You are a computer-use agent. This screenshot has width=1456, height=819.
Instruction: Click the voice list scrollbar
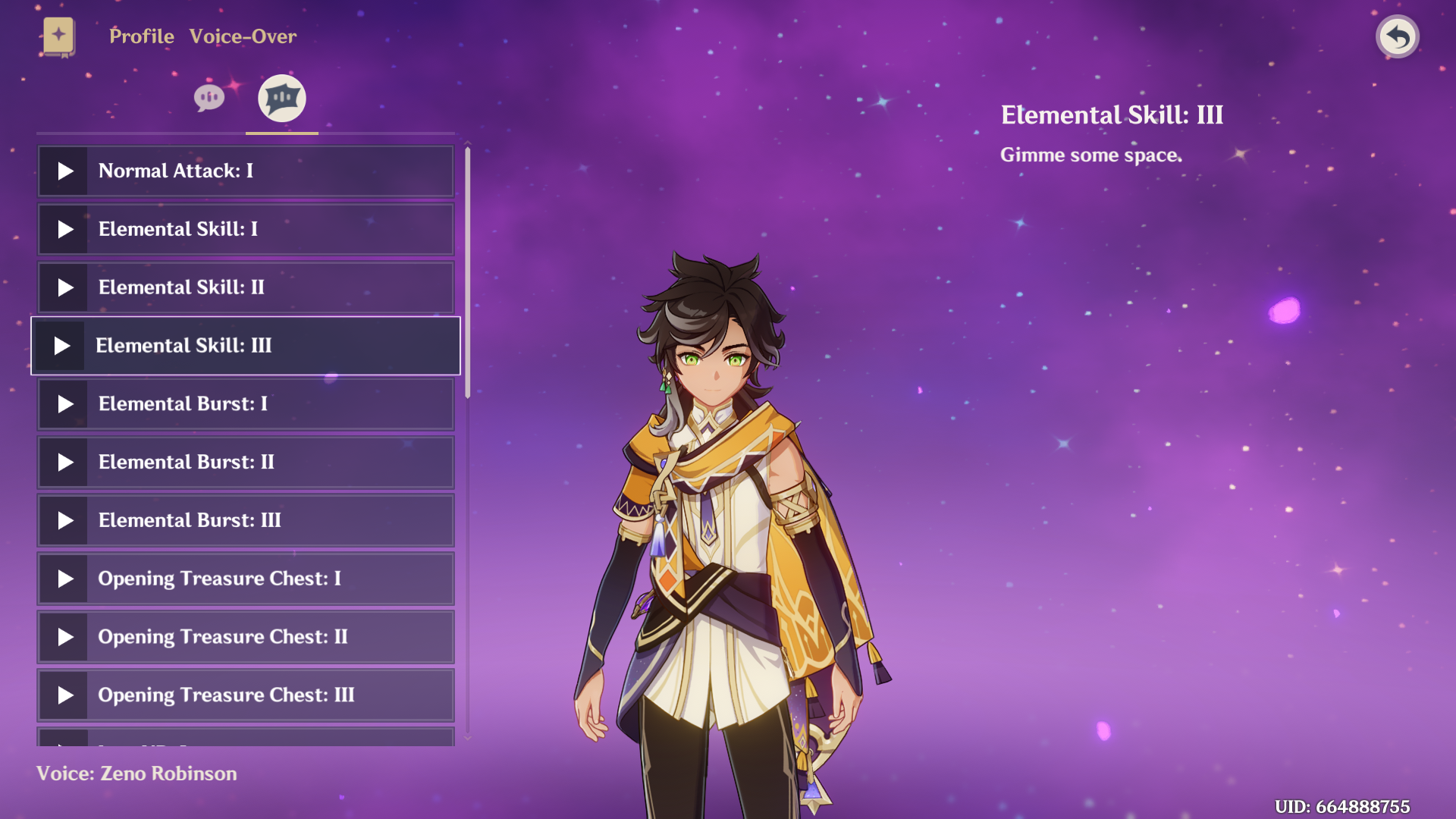tap(468, 273)
